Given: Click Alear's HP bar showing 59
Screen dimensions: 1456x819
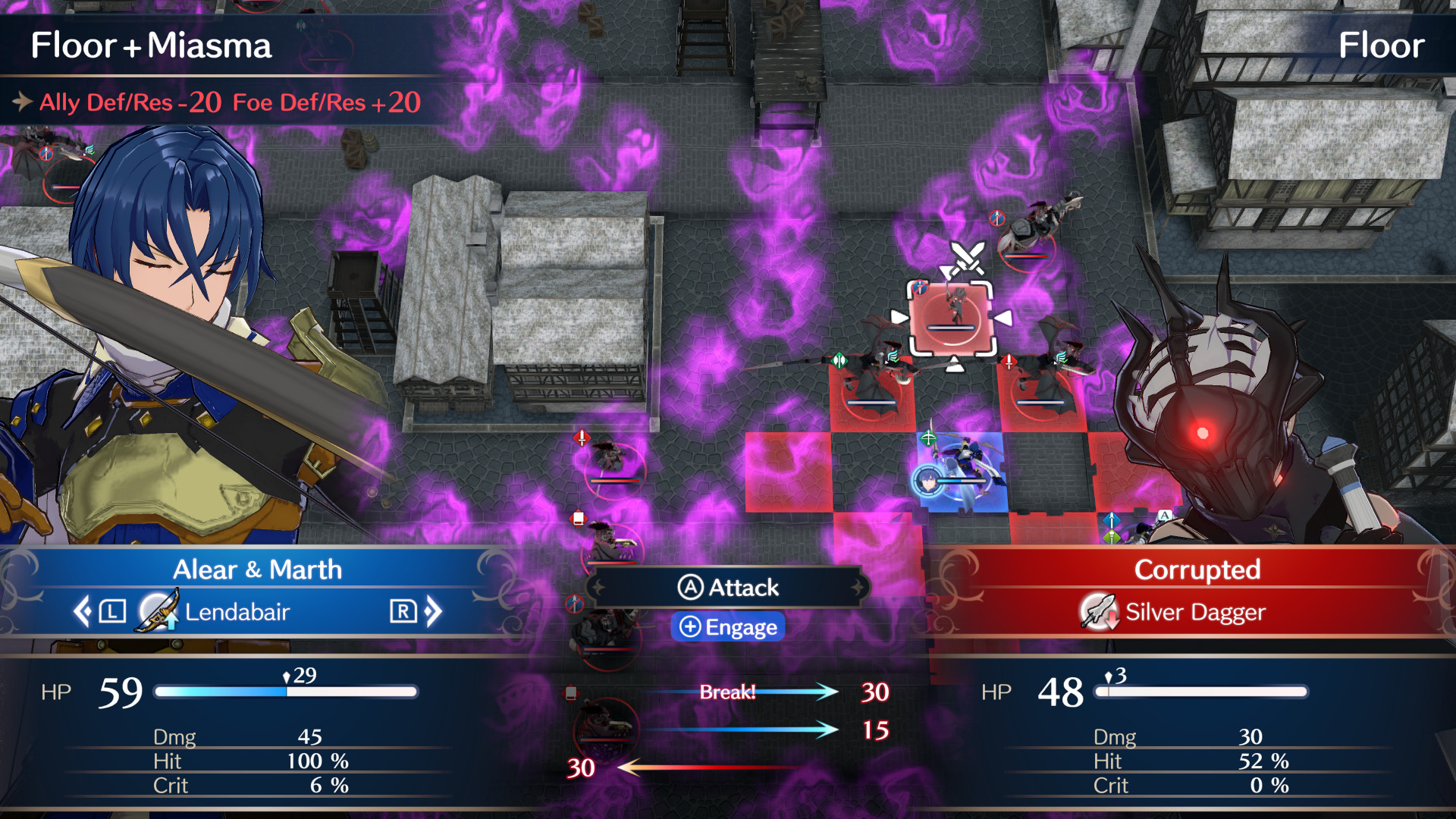Looking at the screenshot, I should point(288,691).
